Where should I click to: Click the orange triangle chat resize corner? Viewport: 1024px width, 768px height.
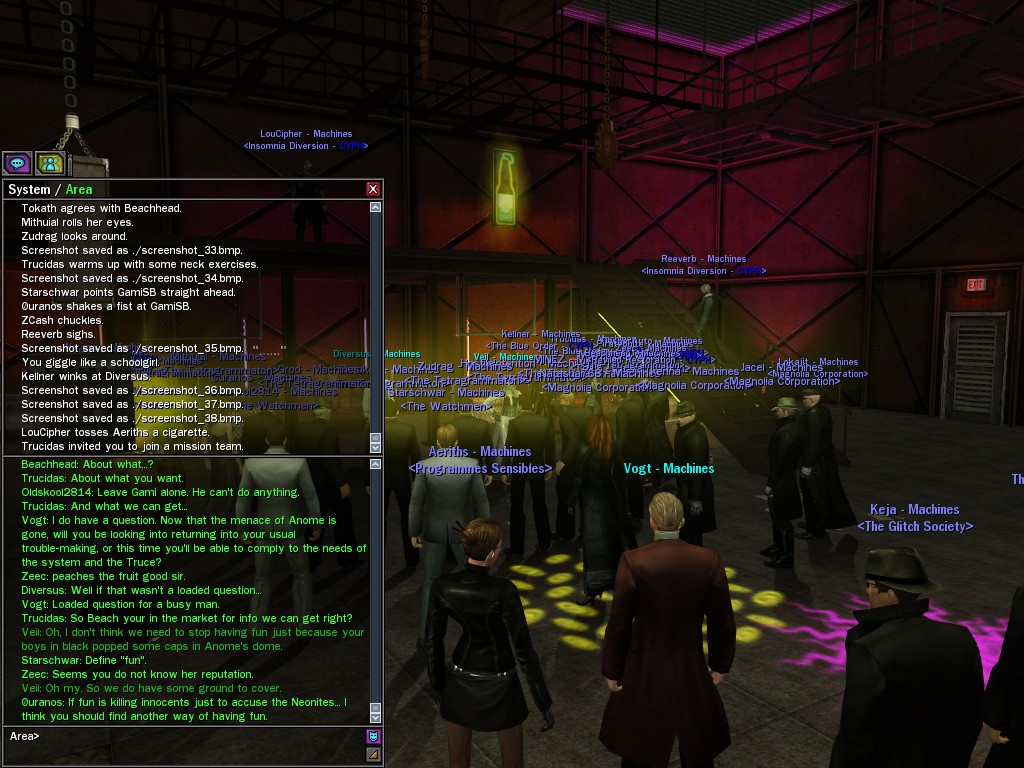click(x=374, y=755)
